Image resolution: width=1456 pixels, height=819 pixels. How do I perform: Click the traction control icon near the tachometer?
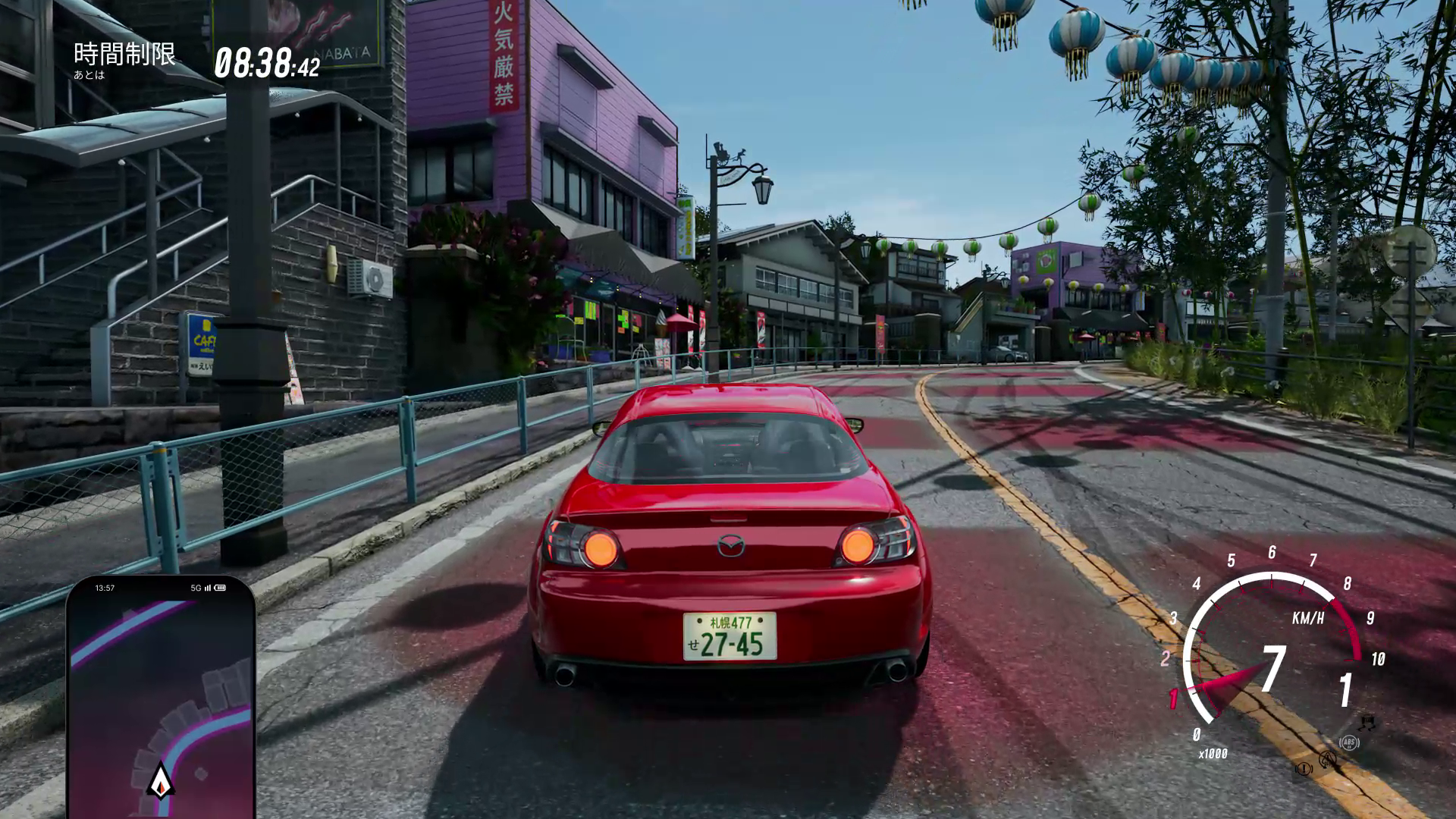[x=1327, y=760]
